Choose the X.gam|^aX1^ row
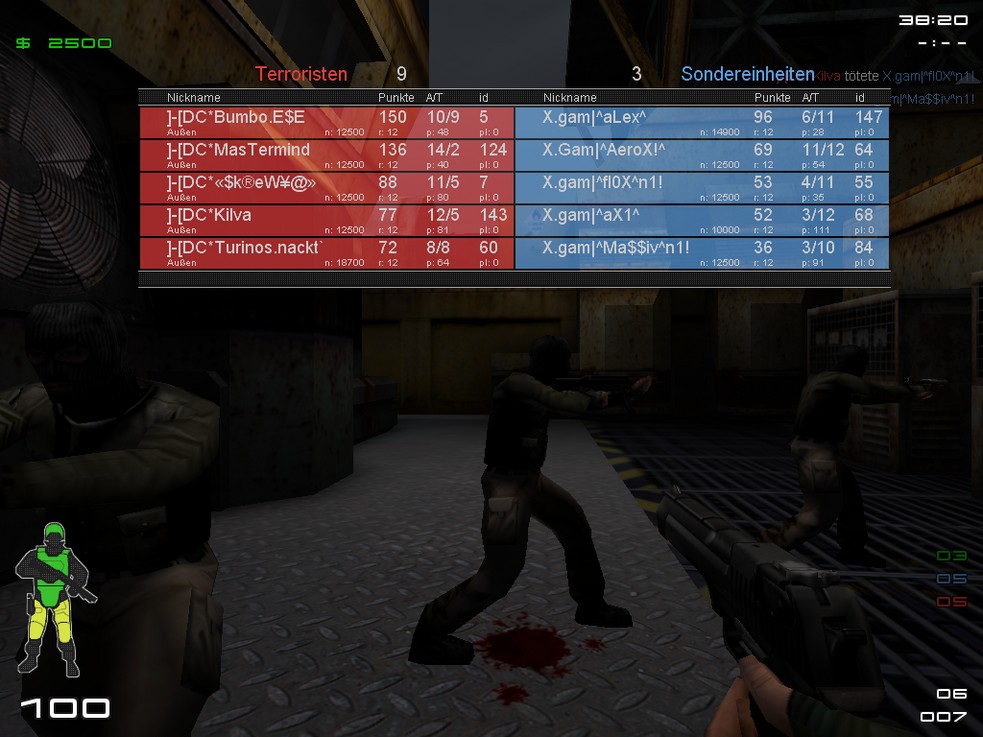The image size is (983, 737). [701, 219]
